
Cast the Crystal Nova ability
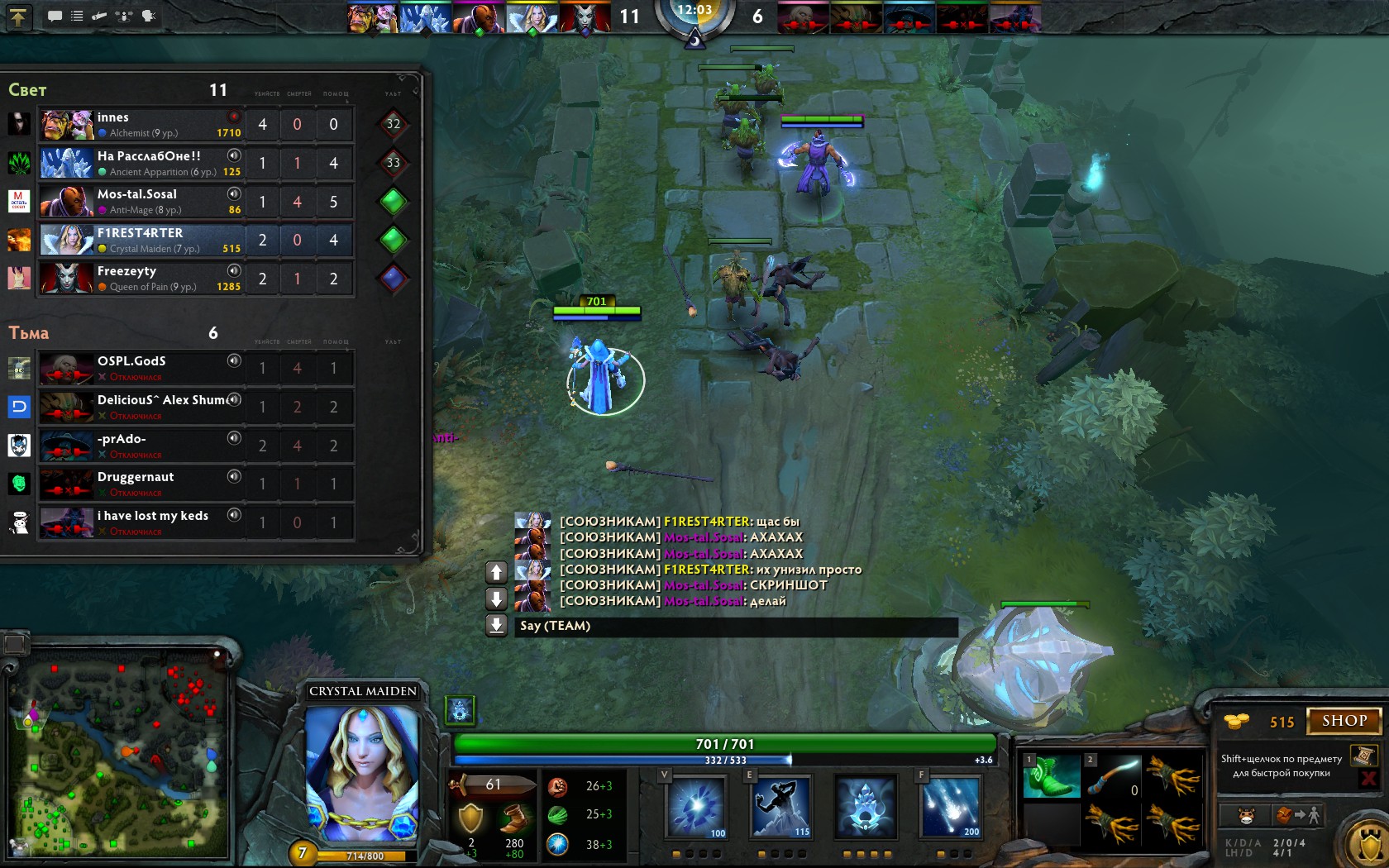pos(696,807)
